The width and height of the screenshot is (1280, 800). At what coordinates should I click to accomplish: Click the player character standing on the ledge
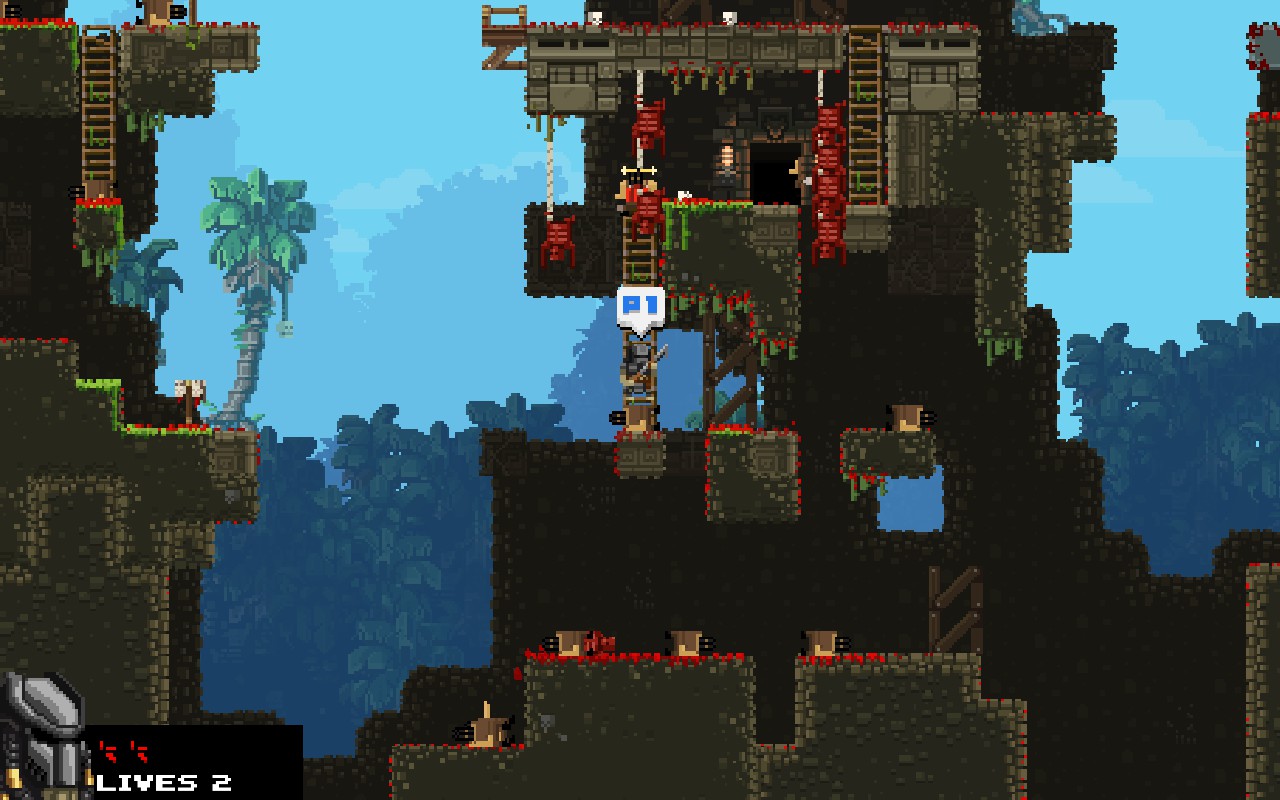point(637,368)
